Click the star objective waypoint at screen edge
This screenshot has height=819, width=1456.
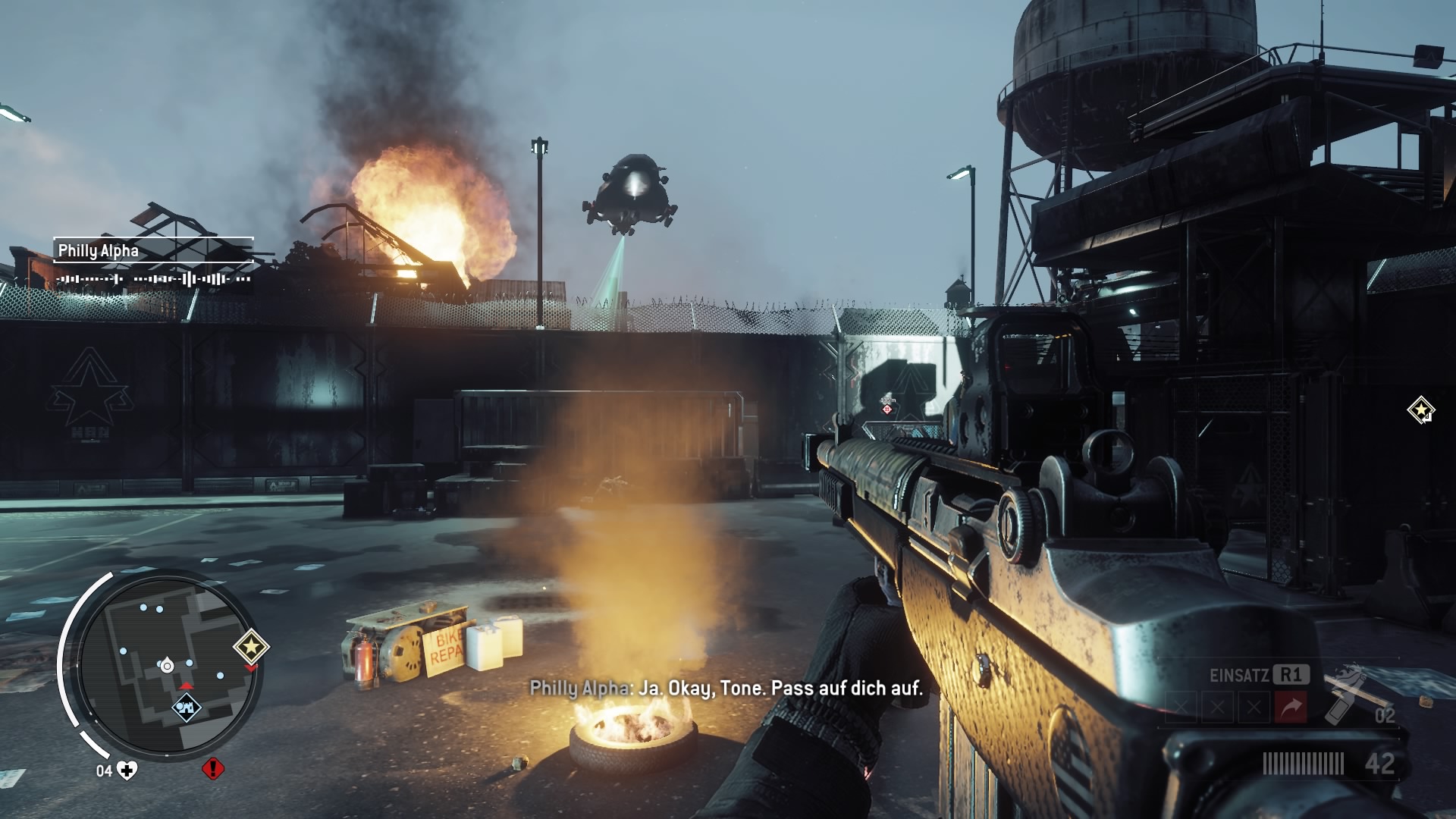pyautogui.click(x=1420, y=410)
